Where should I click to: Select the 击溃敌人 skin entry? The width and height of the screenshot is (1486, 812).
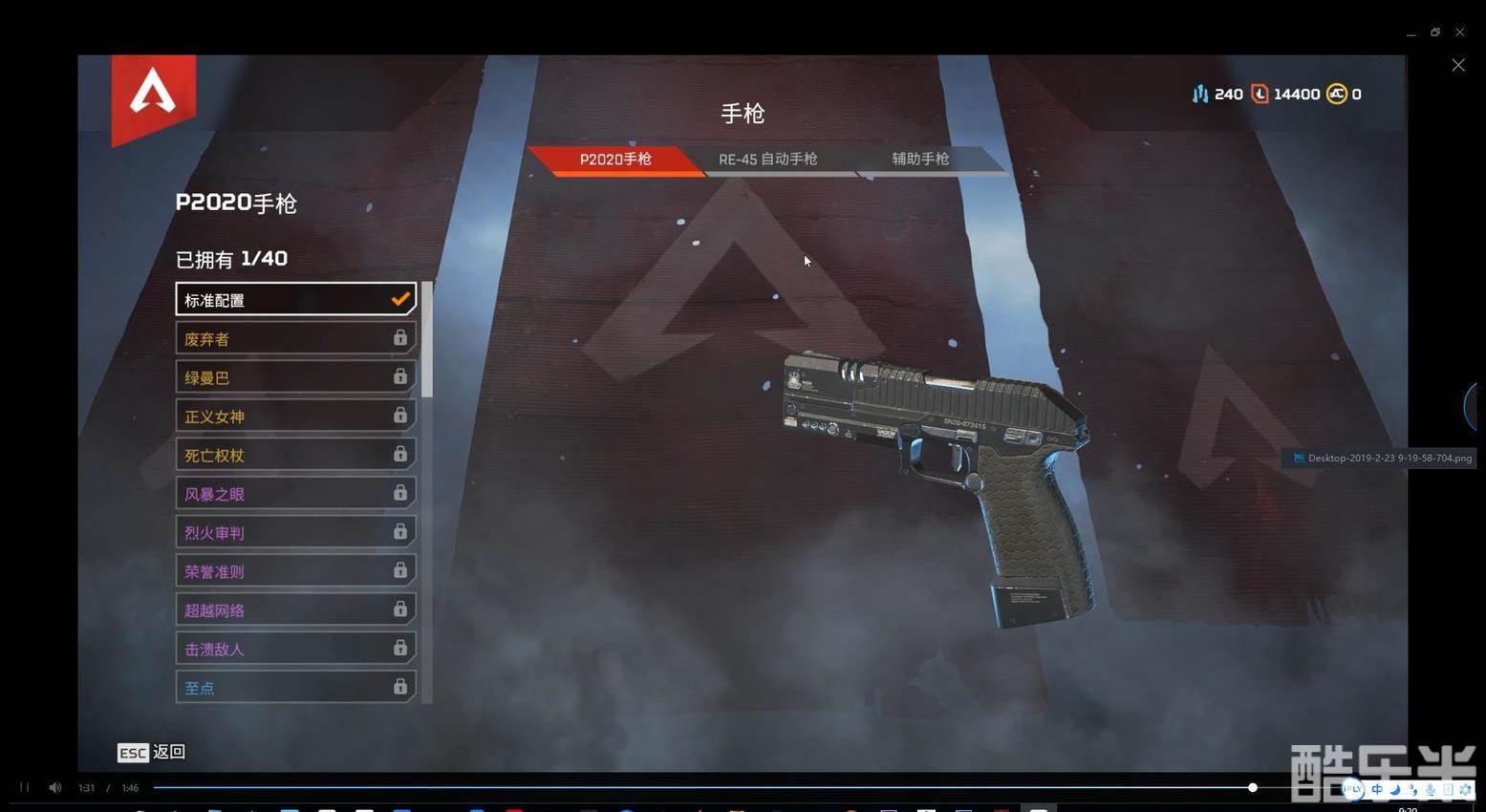[x=295, y=649]
